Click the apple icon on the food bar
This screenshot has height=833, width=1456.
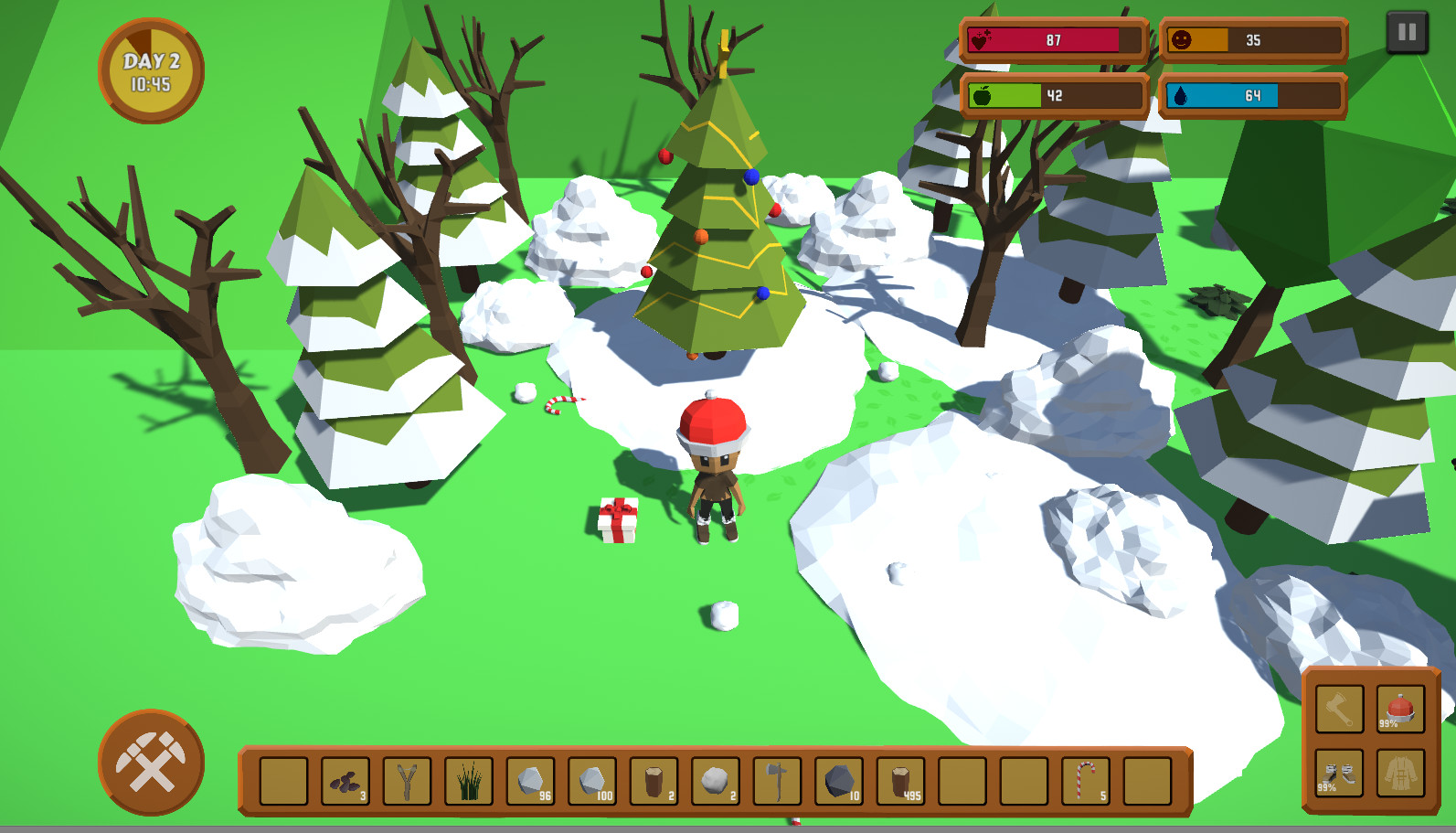coord(984,97)
